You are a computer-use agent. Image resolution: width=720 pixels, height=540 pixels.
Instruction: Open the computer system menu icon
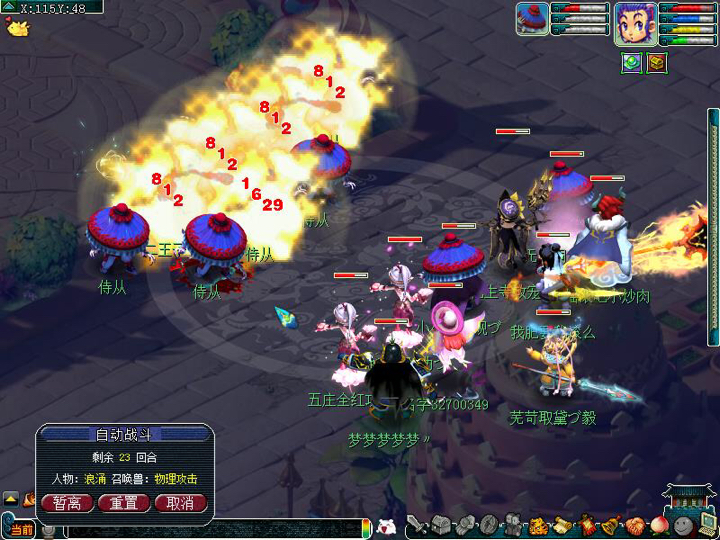click(x=706, y=523)
